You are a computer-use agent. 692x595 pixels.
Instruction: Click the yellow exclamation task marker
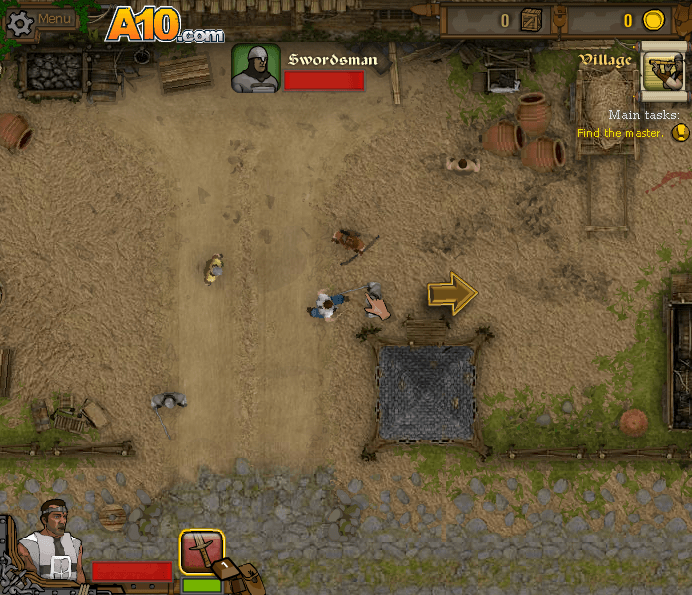coord(680,132)
